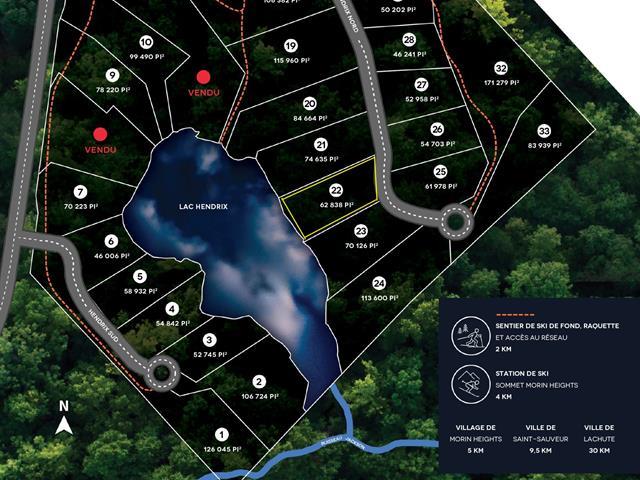Choose the lot 32 marker

coord(500,68)
